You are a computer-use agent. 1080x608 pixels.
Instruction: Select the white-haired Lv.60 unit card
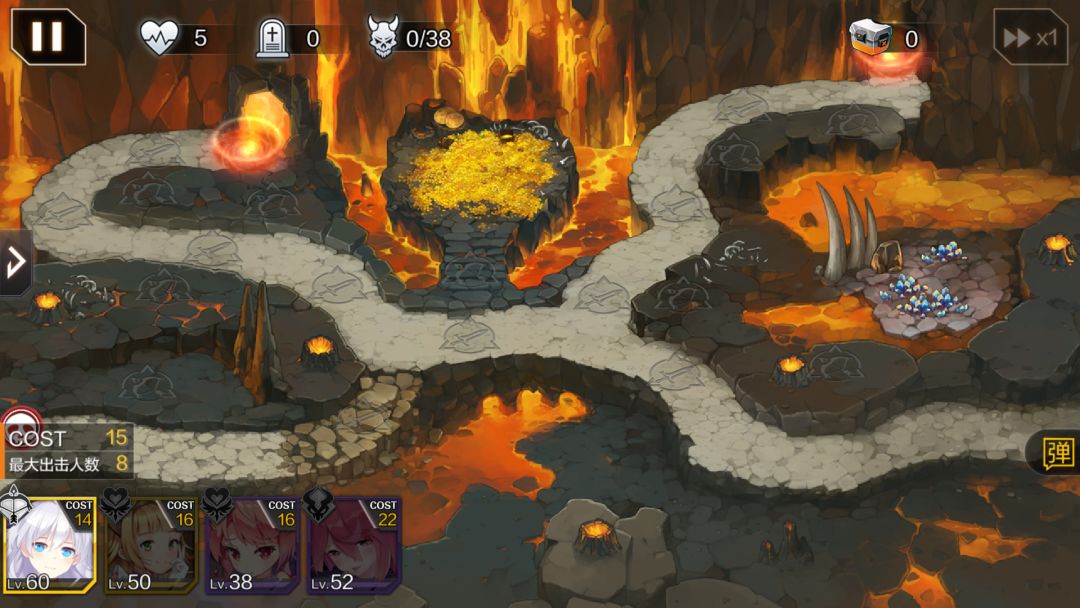click(50, 545)
